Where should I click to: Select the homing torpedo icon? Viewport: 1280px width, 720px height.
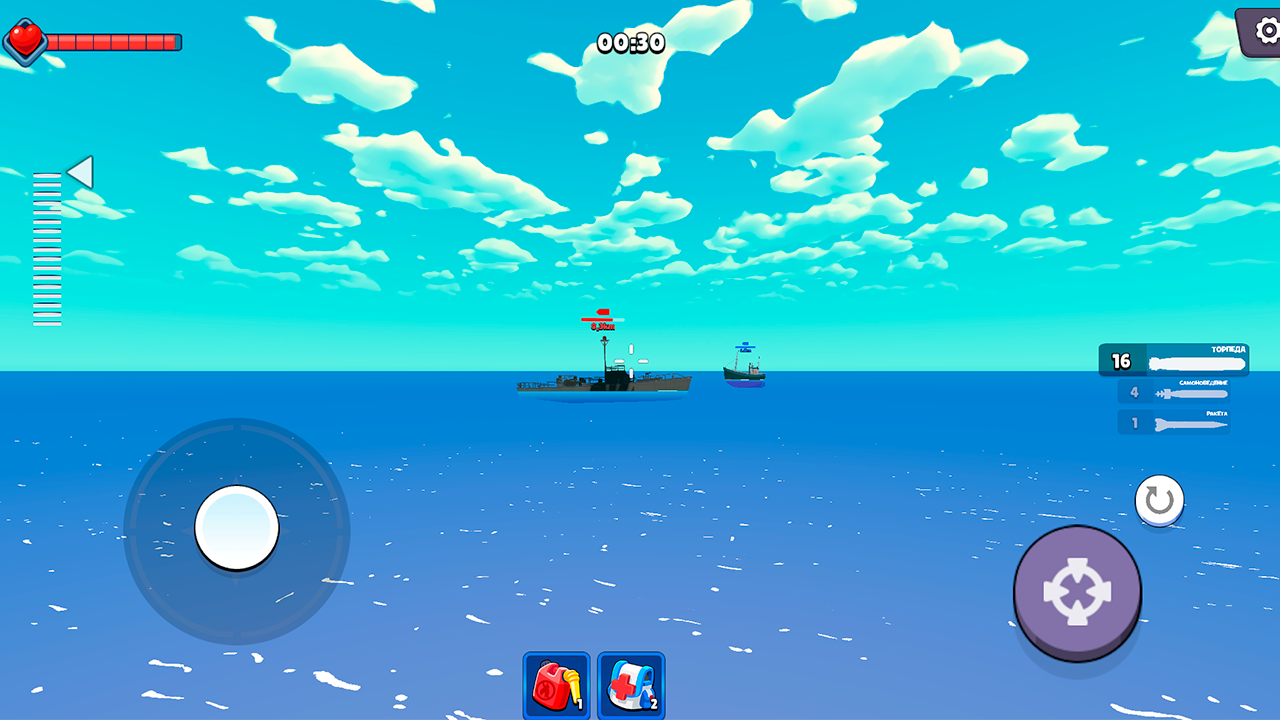pos(1190,392)
